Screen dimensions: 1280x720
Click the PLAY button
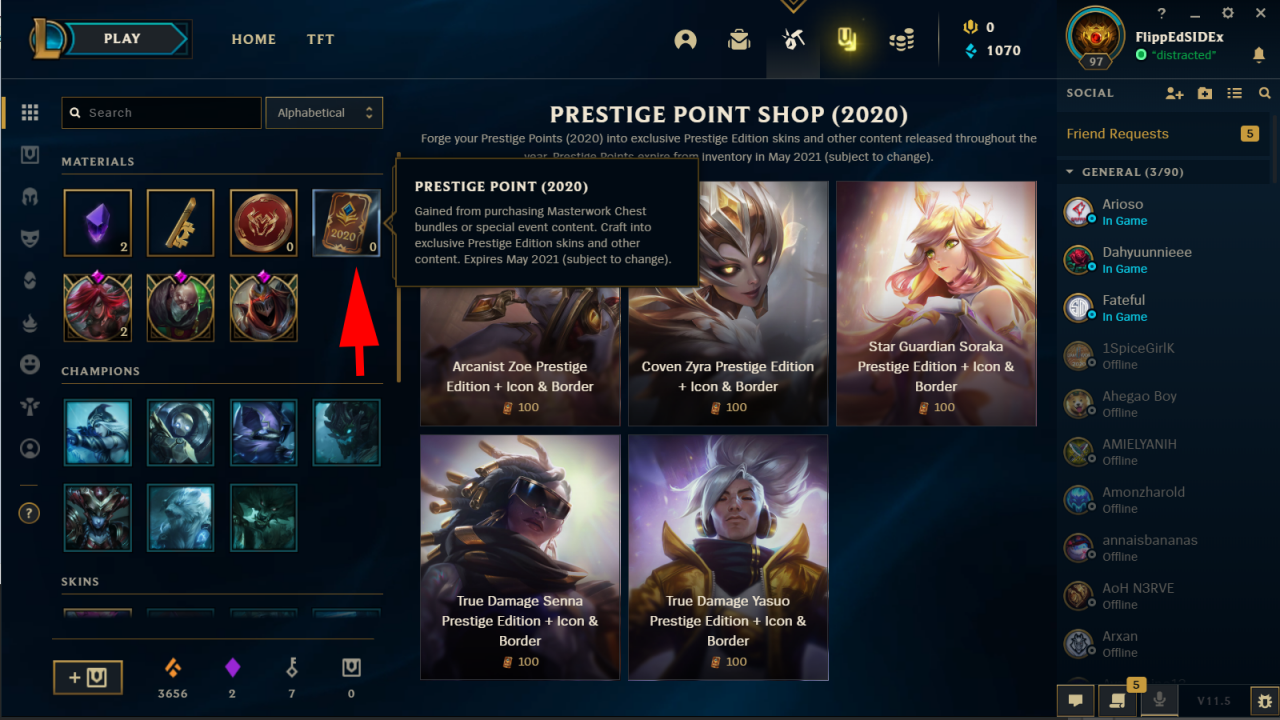coord(121,38)
